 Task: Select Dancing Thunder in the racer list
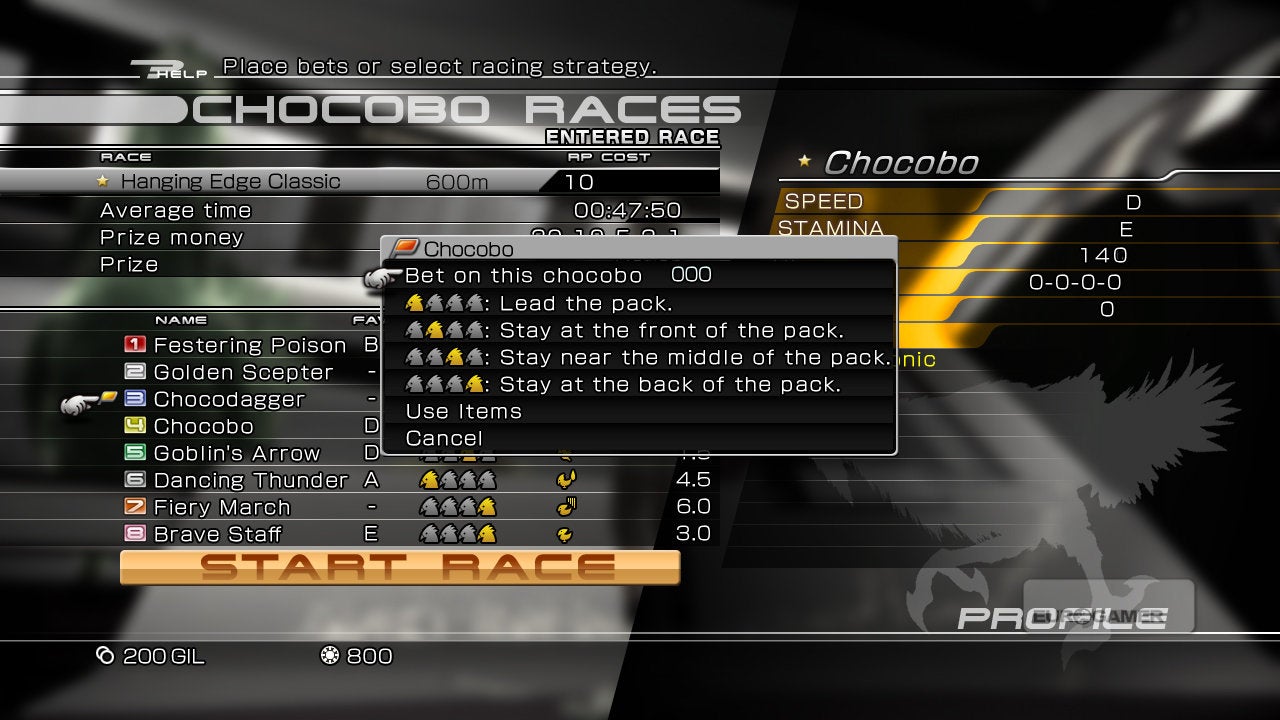pos(250,480)
